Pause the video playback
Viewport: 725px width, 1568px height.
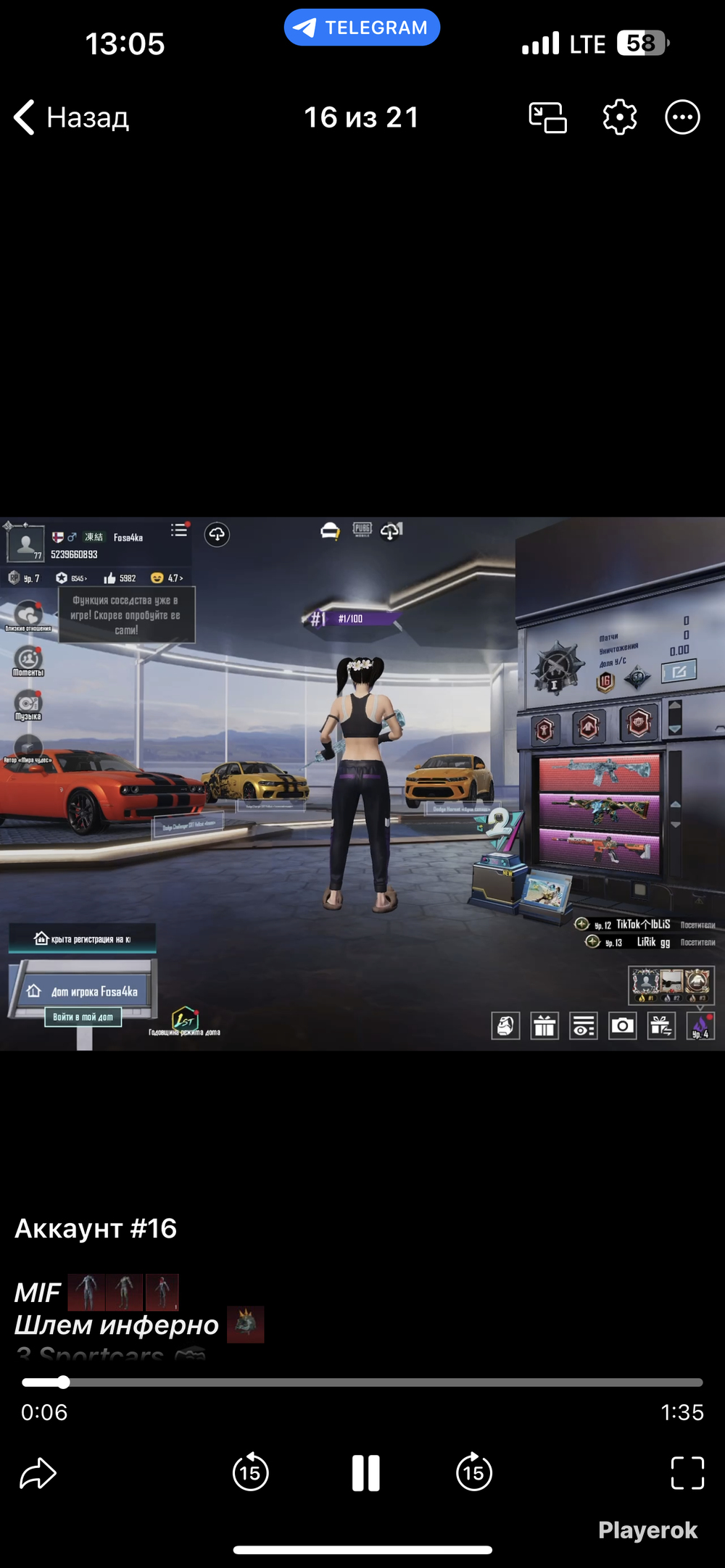pos(365,1473)
